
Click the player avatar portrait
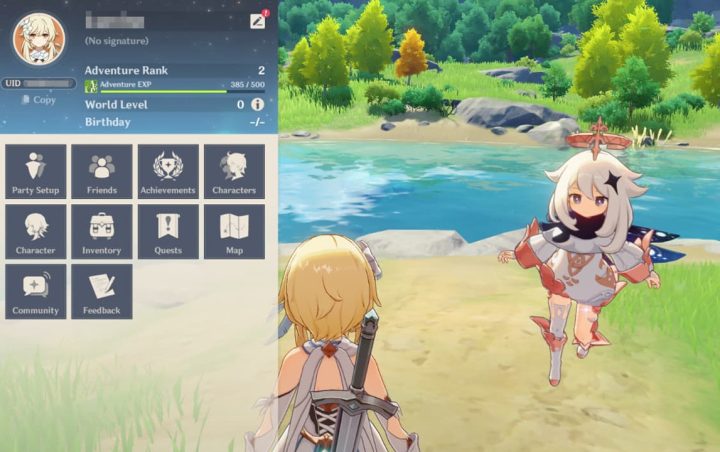(38, 38)
